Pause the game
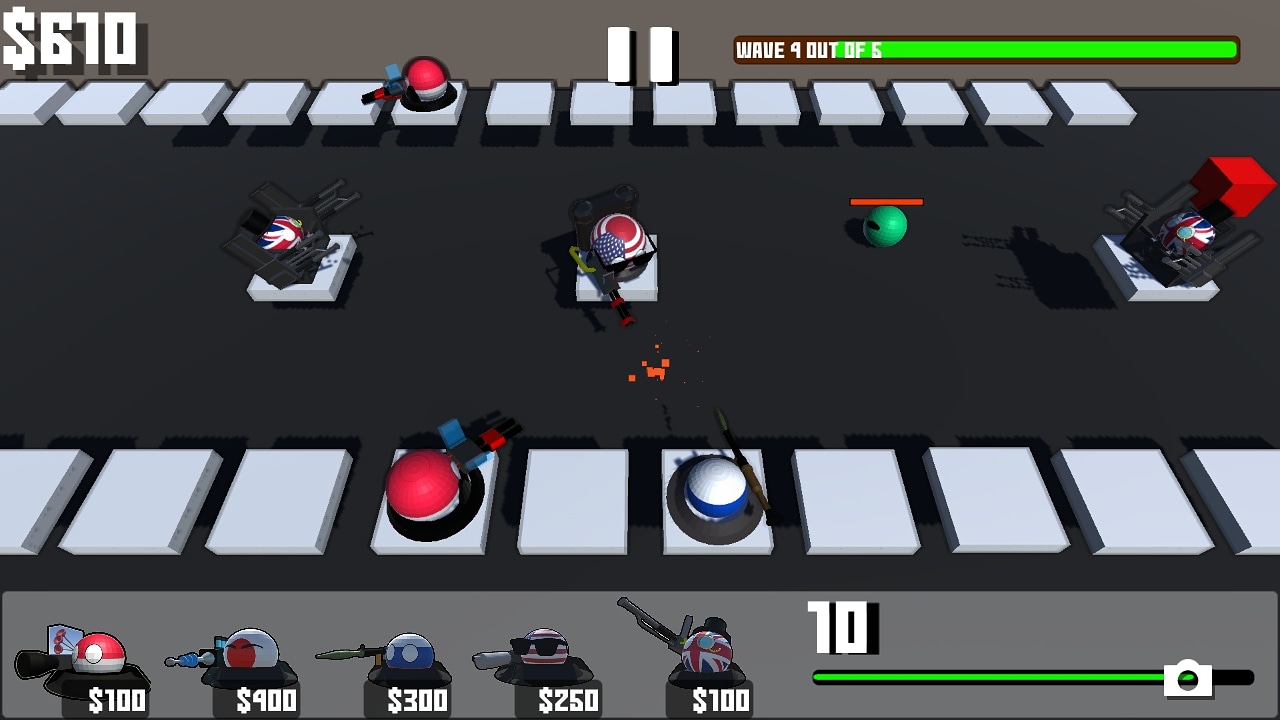Screen dimensions: 1280x720 click(x=642, y=54)
